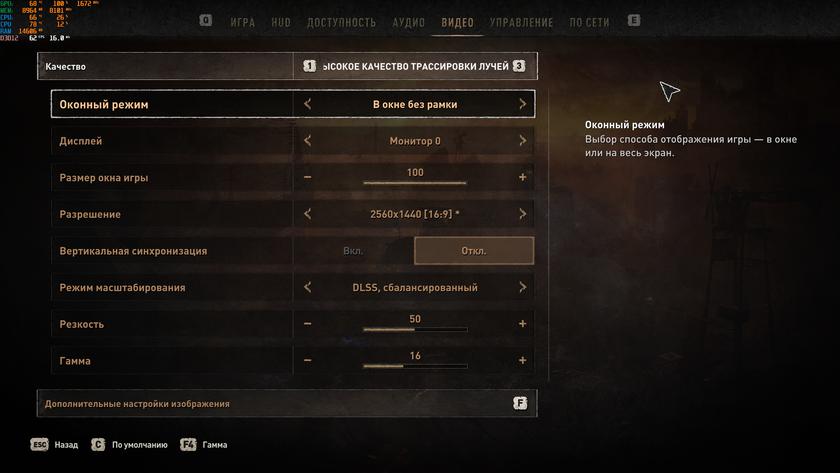840x473 pixels.
Task: Open Дополнительные настройки изображения
Action: (287, 404)
